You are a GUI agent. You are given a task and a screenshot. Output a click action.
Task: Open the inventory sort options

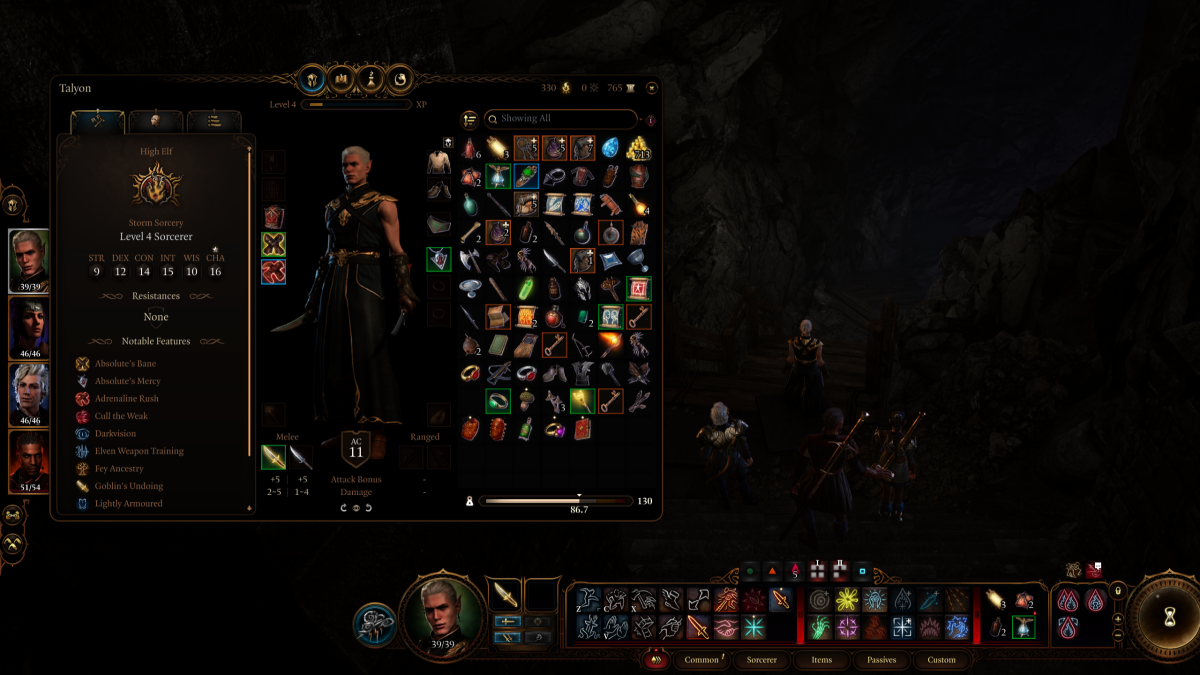[469, 119]
